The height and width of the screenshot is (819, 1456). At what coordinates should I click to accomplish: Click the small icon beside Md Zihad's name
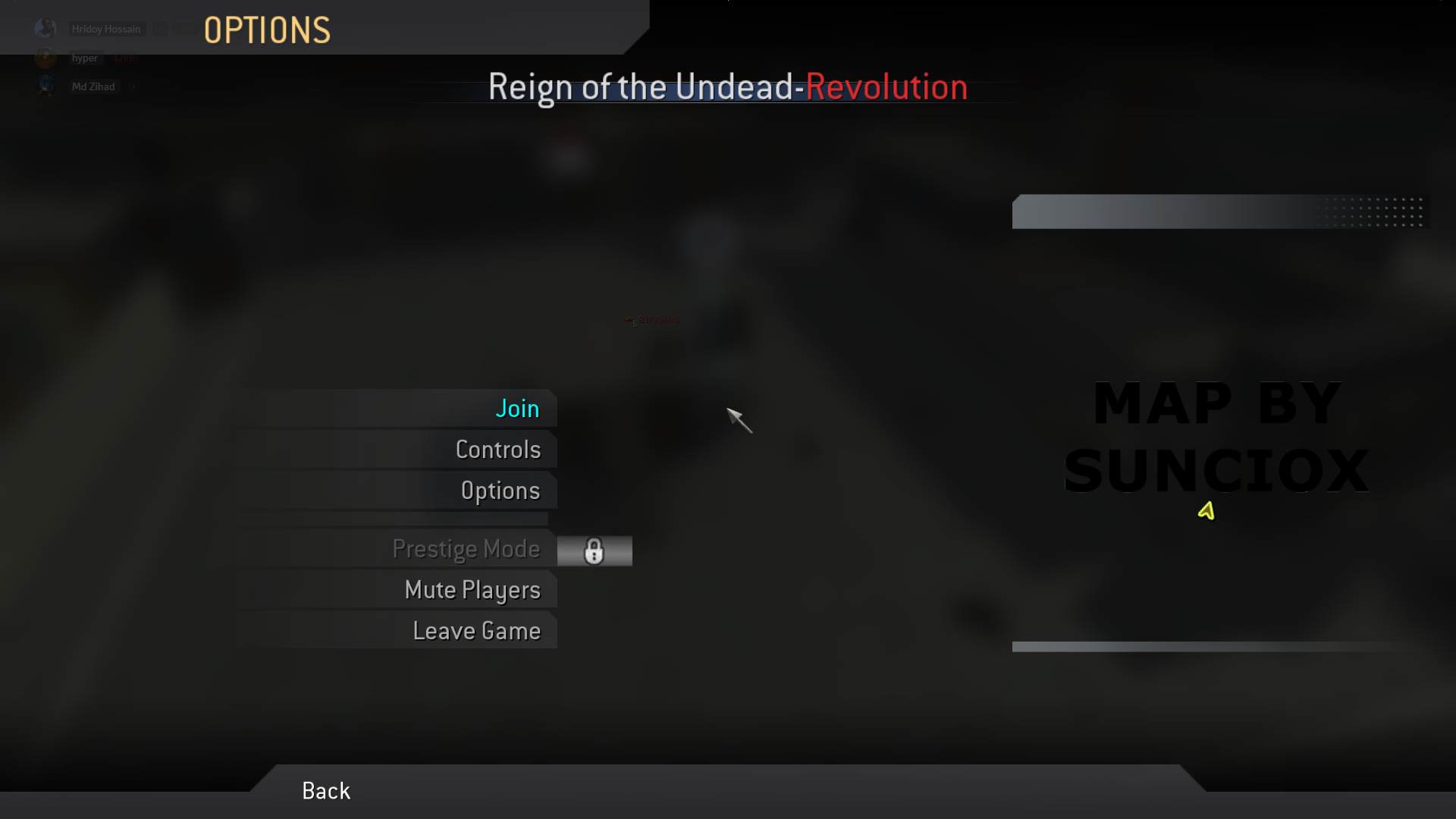click(133, 86)
